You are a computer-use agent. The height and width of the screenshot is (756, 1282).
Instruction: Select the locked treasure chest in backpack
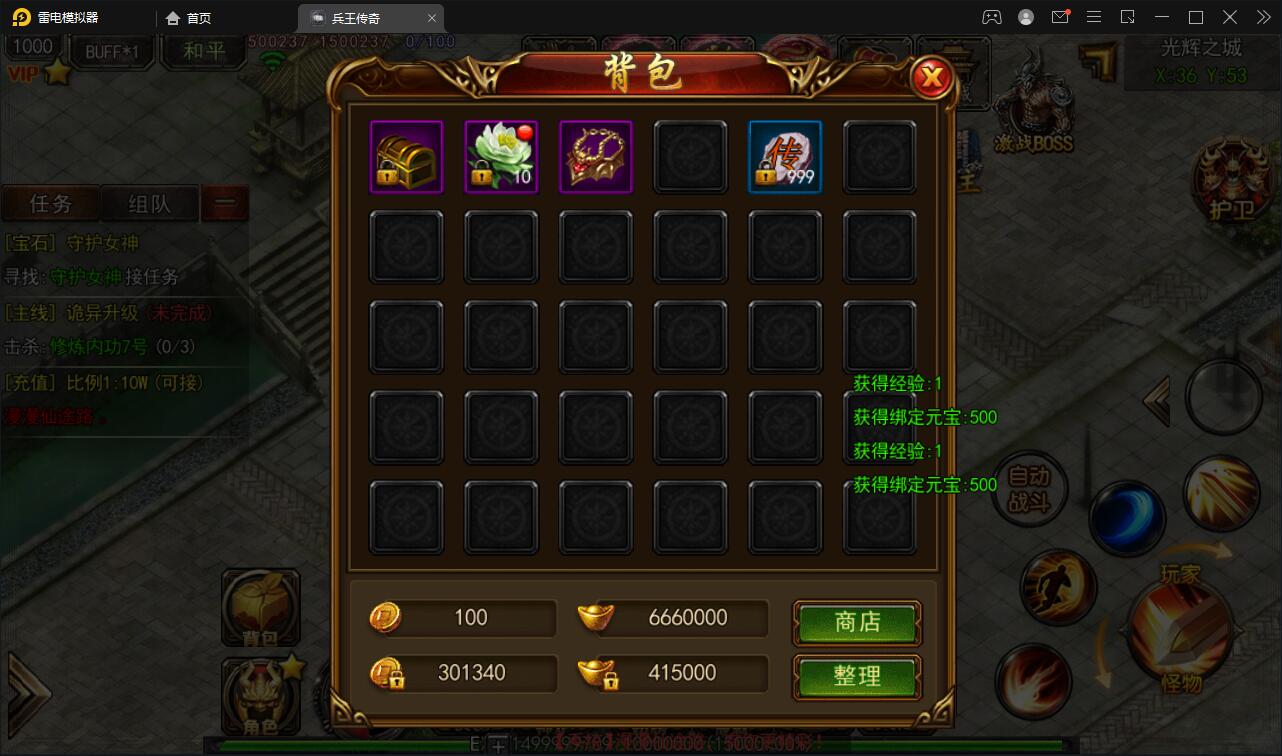[x=406, y=156]
